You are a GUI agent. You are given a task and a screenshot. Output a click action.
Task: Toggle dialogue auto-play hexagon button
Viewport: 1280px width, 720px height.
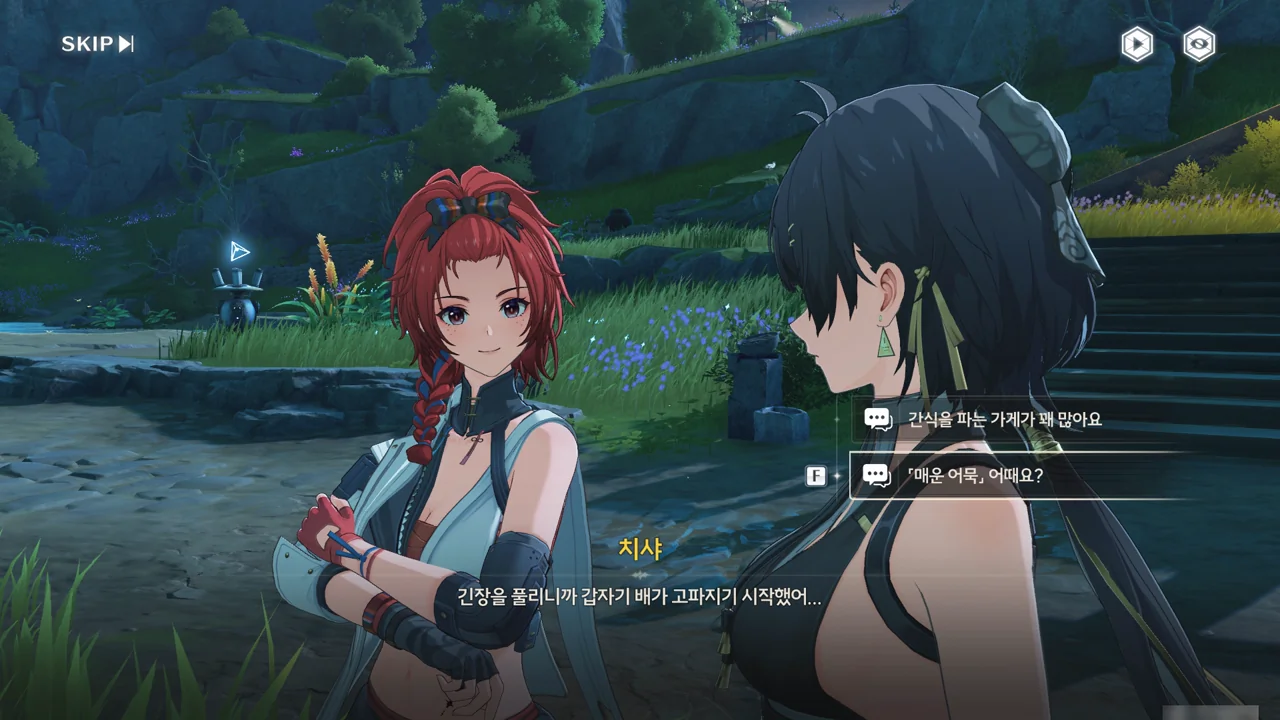pyautogui.click(x=1137, y=44)
